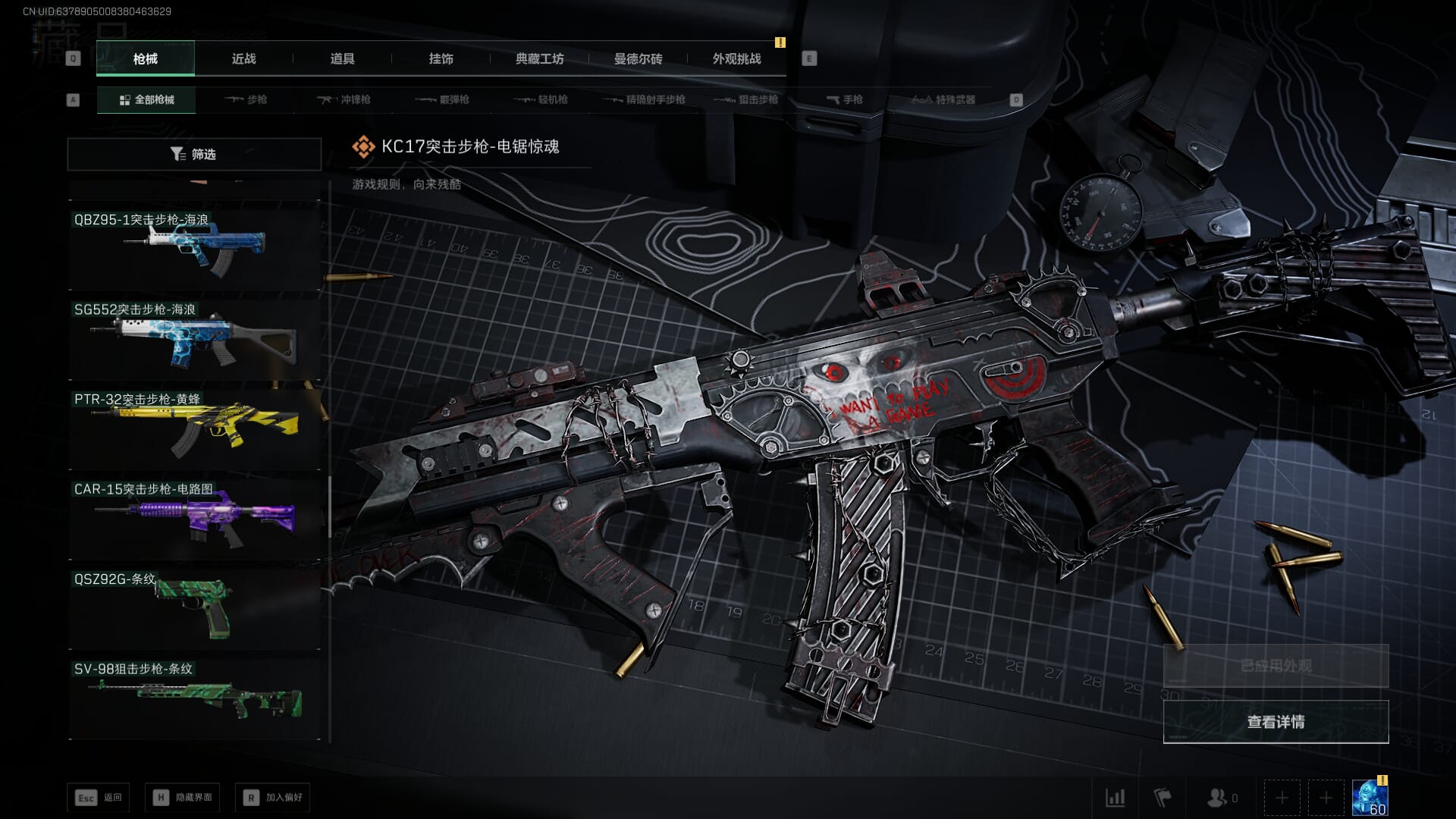The image size is (1456, 819).
Task: Open the 筛选 filter button
Action: (x=194, y=154)
